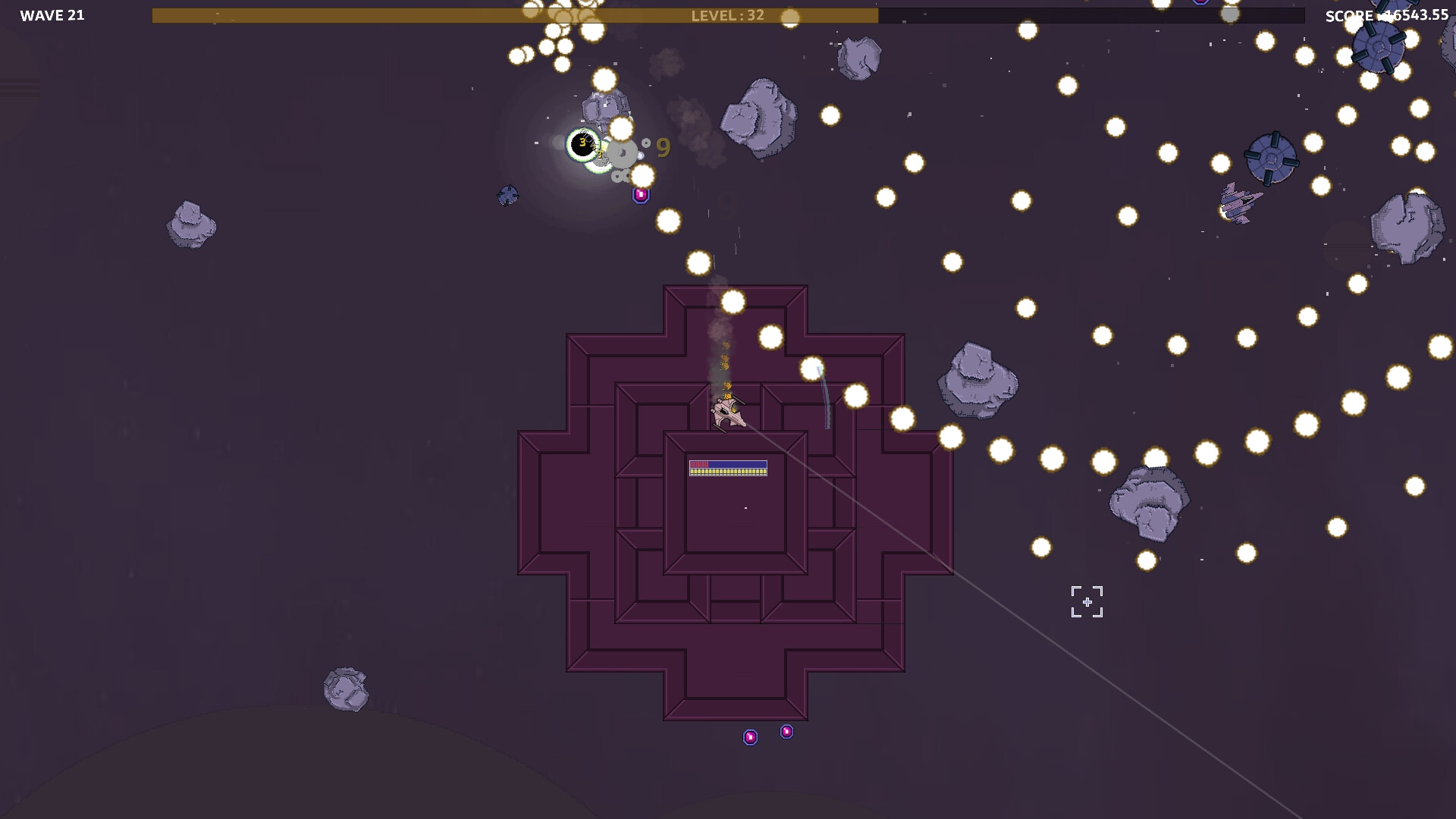Click the black hole marked with a 3
This screenshot has height=819, width=1456.
point(582,143)
